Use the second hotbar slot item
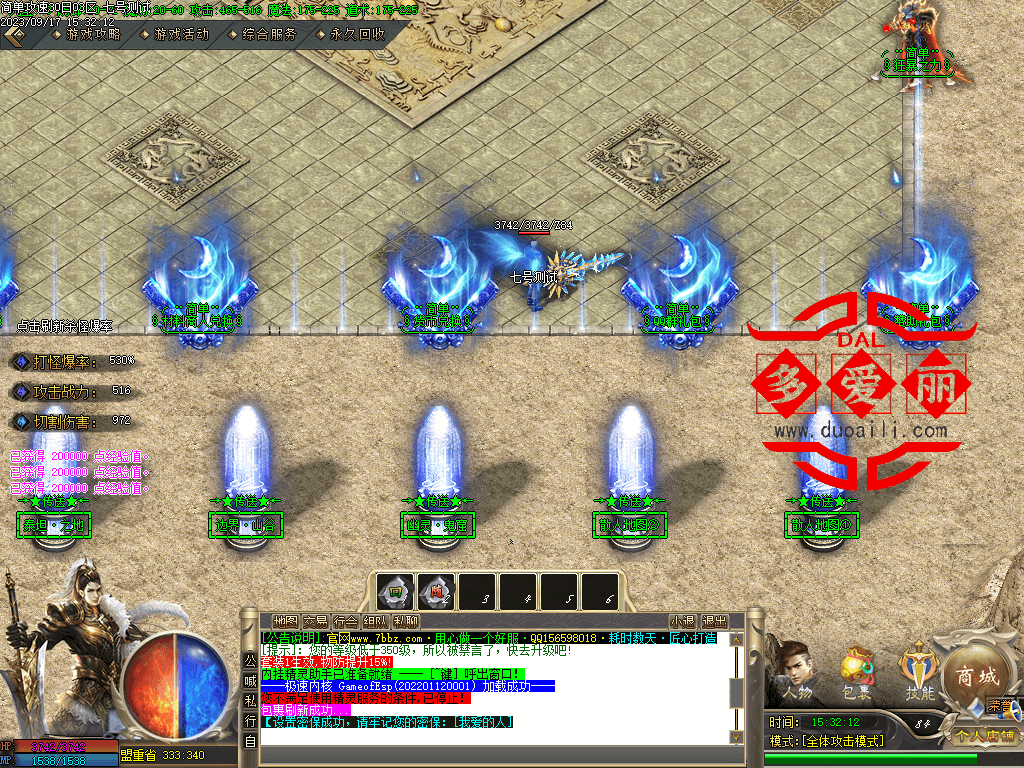Image resolution: width=1024 pixels, height=768 pixels. pos(436,592)
